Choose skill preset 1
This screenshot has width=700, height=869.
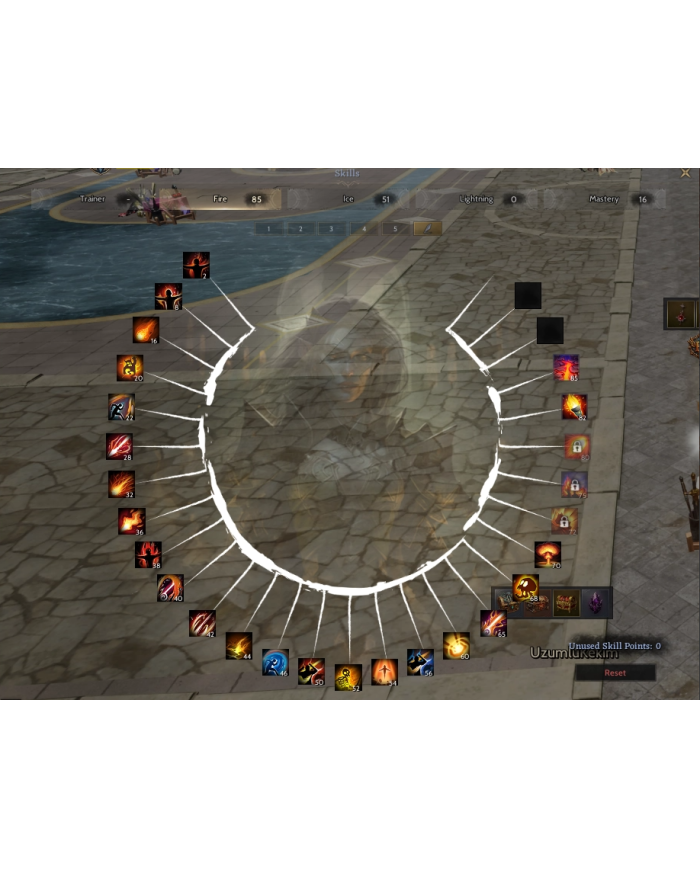(x=269, y=229)
